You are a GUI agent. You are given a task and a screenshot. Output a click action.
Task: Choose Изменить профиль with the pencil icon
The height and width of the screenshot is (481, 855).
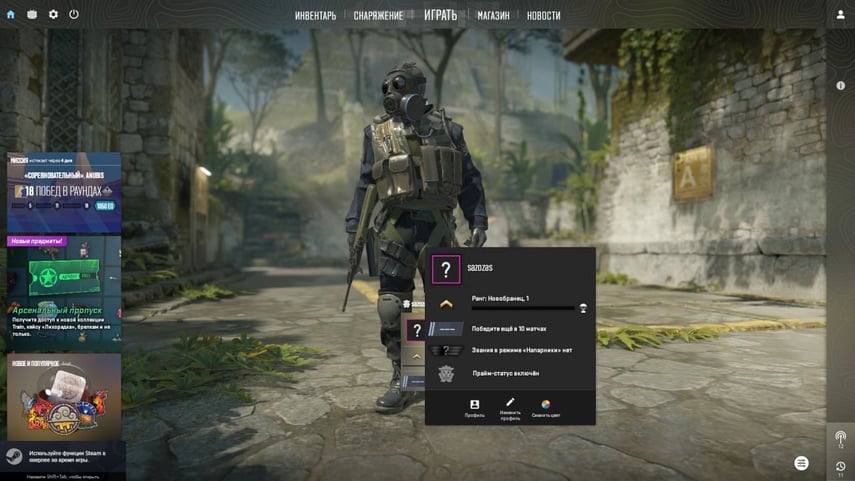pos(510,408)
